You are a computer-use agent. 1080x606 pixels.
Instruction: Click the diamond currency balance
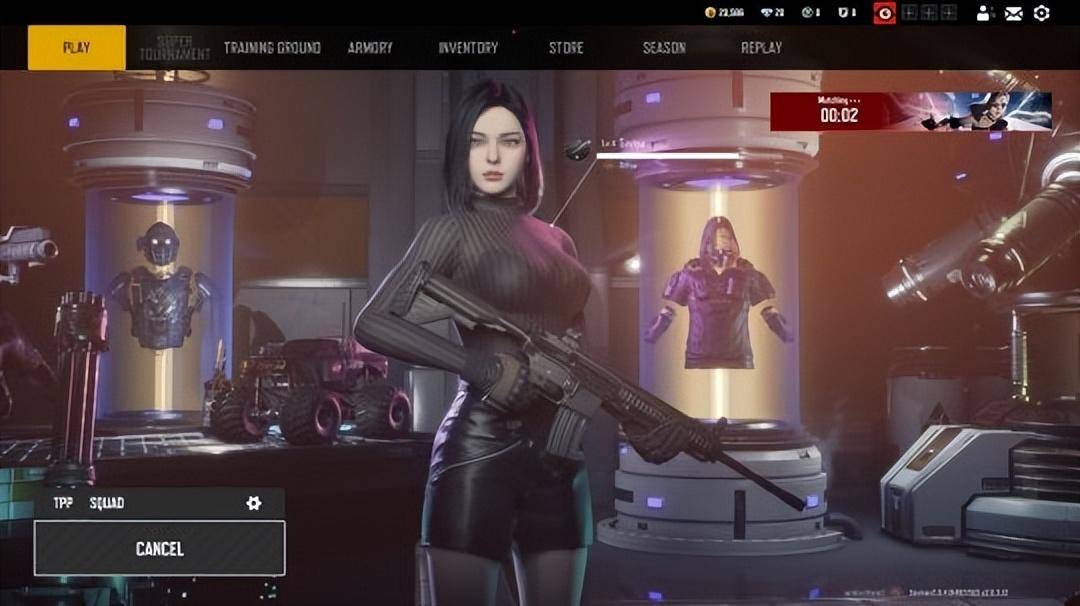coord(771,13)
